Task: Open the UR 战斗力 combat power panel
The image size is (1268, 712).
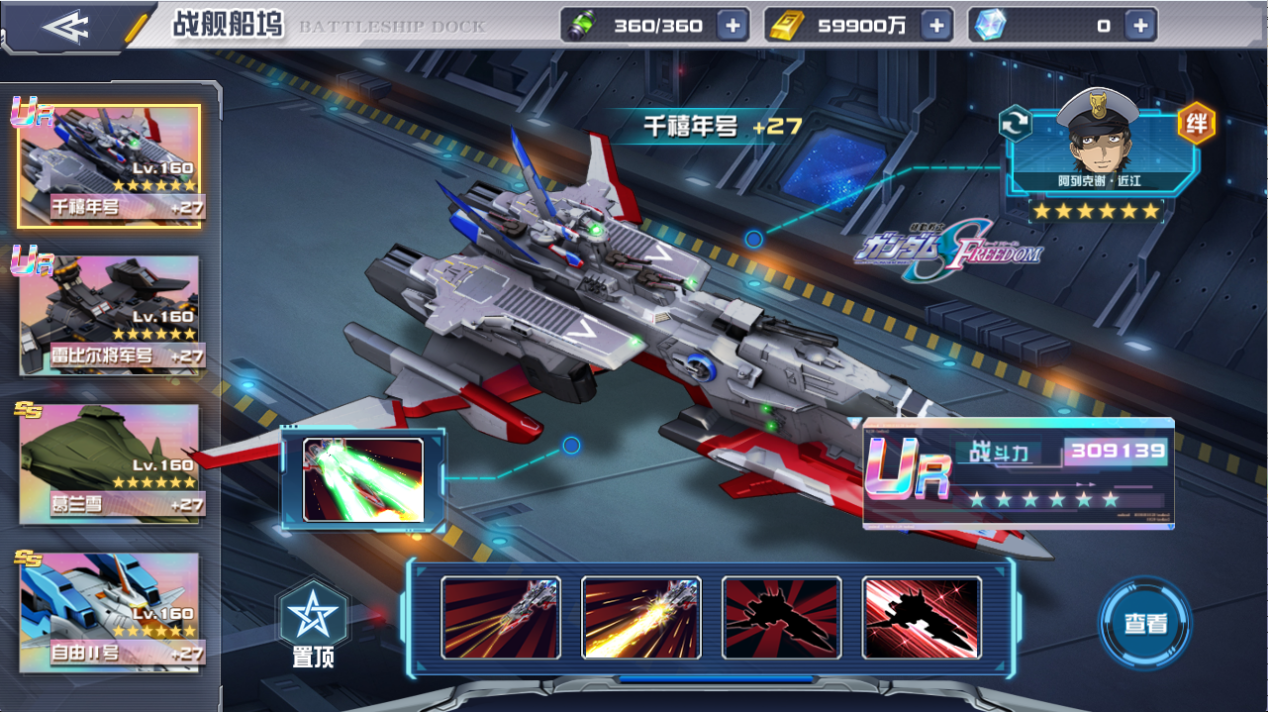Action: point(1017,473)
